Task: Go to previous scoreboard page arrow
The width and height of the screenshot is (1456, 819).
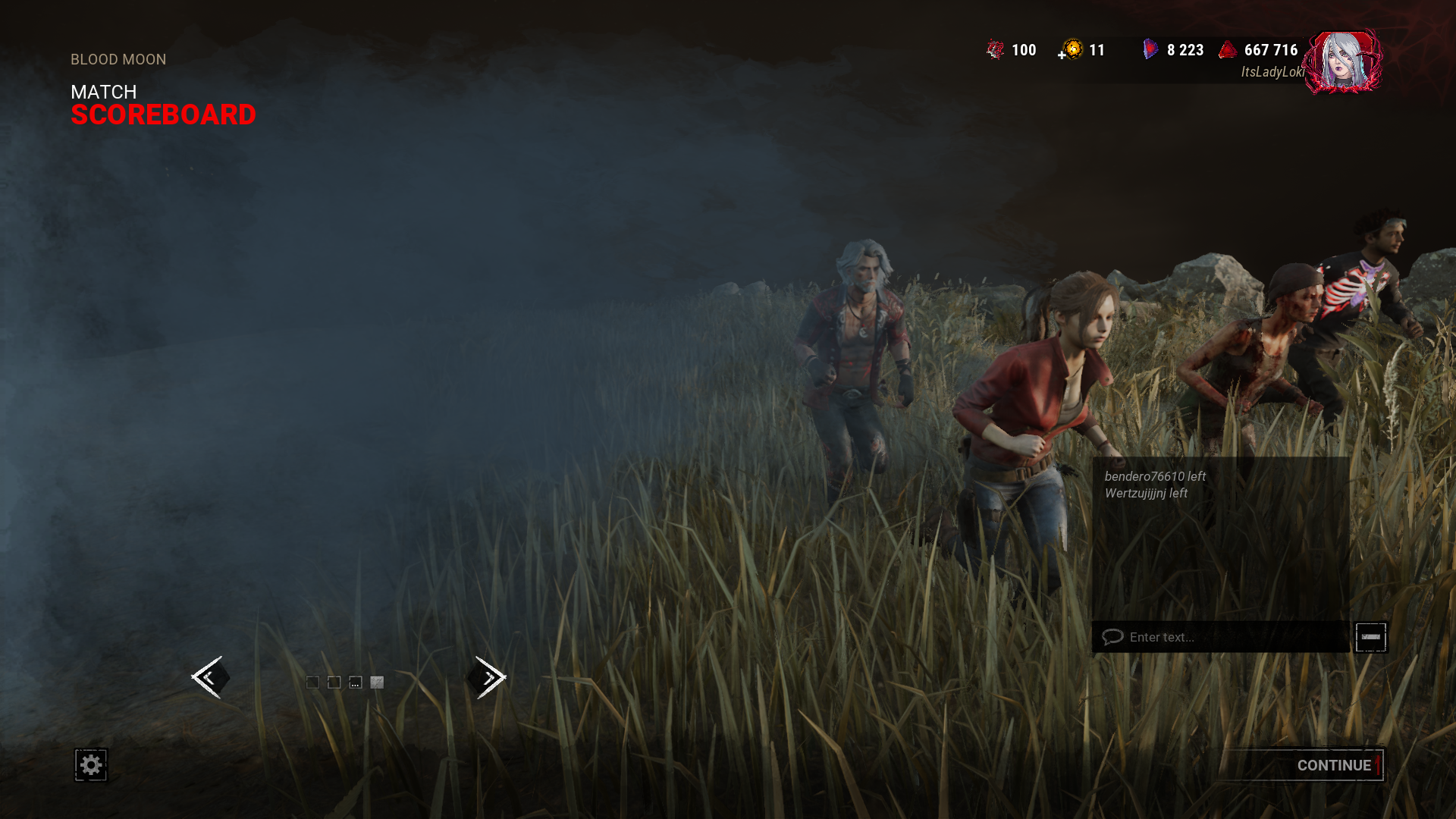Action: pyautogui.click(x=209, y=677)
